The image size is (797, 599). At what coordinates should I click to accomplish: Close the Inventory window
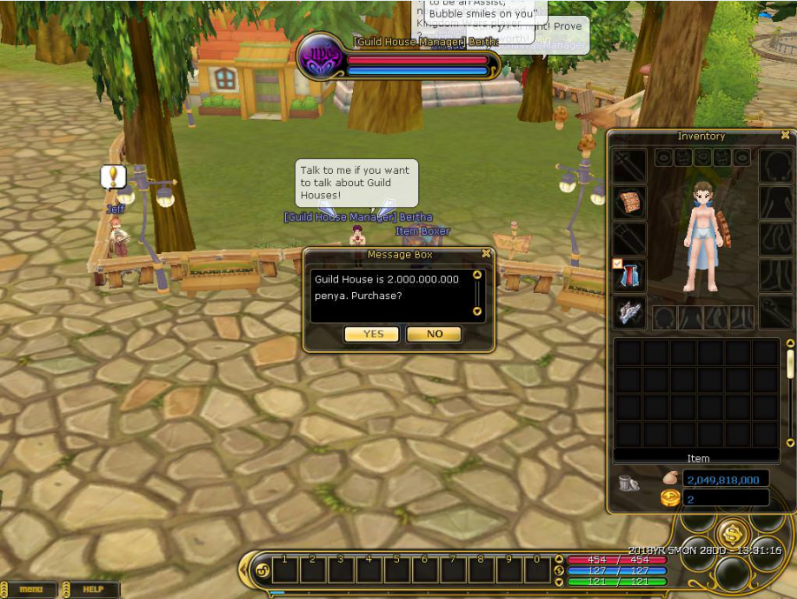785,135
